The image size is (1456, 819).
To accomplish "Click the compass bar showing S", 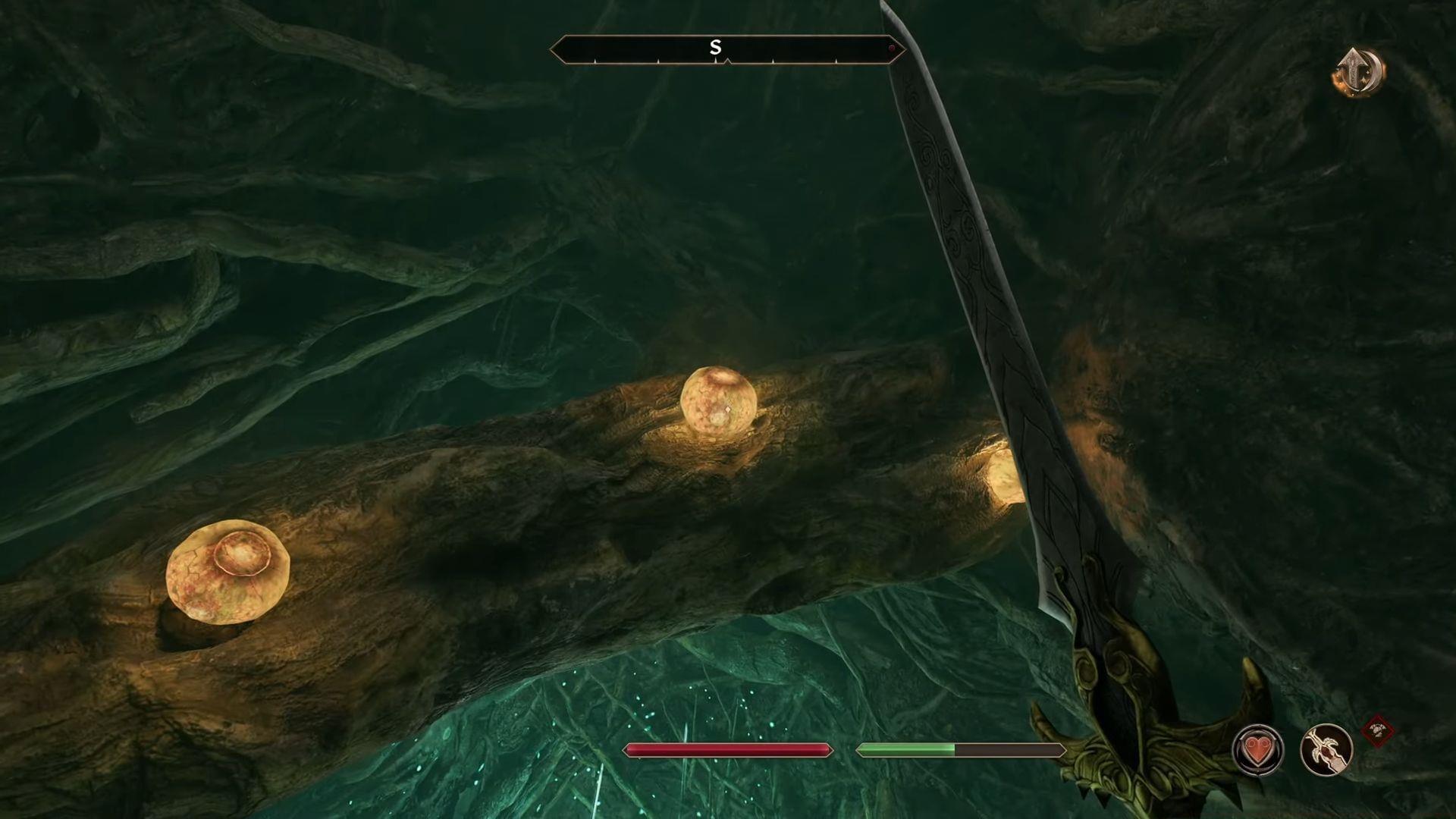I will [x=726, y=49].
